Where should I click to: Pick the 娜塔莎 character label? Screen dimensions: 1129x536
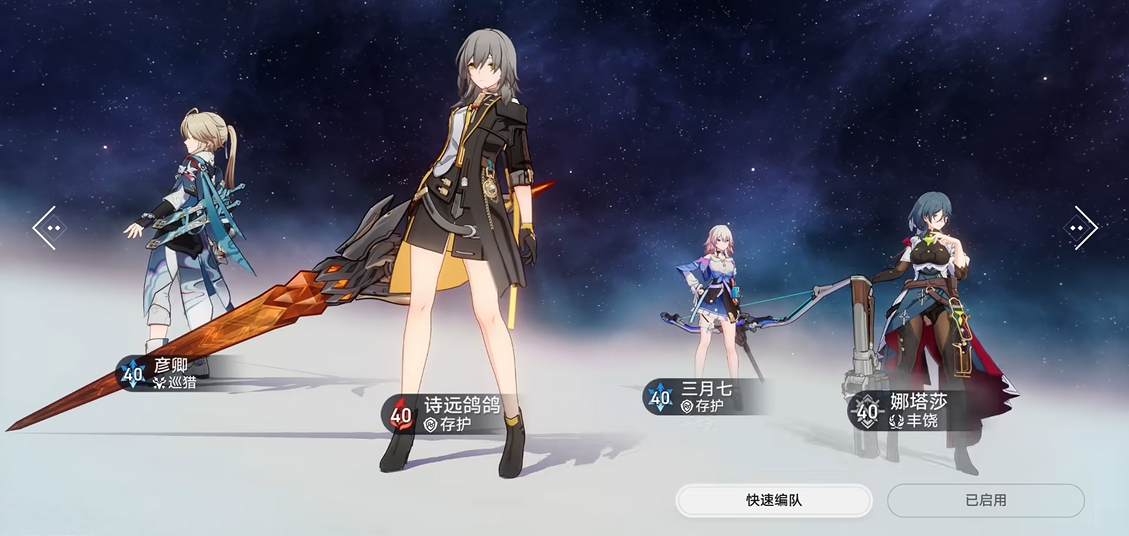coord(905,411)
